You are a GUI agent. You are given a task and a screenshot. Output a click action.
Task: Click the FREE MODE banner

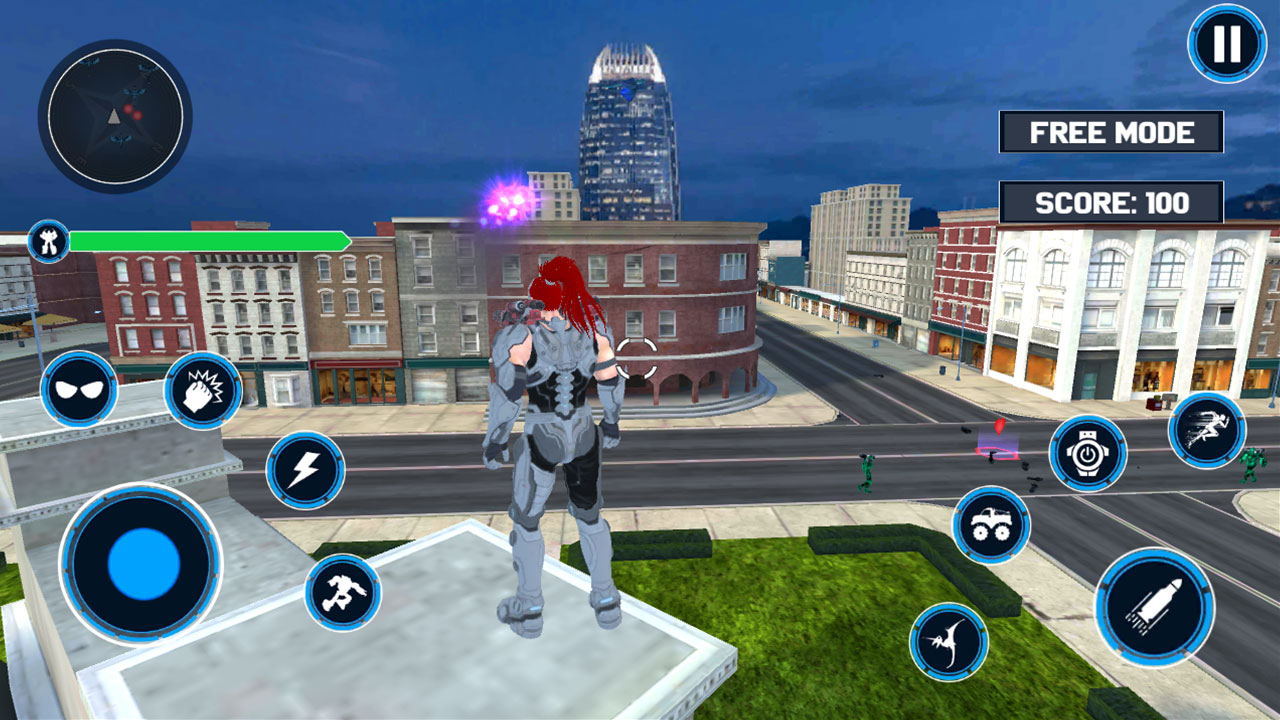pyautogui.click(x=1110, y=130)
